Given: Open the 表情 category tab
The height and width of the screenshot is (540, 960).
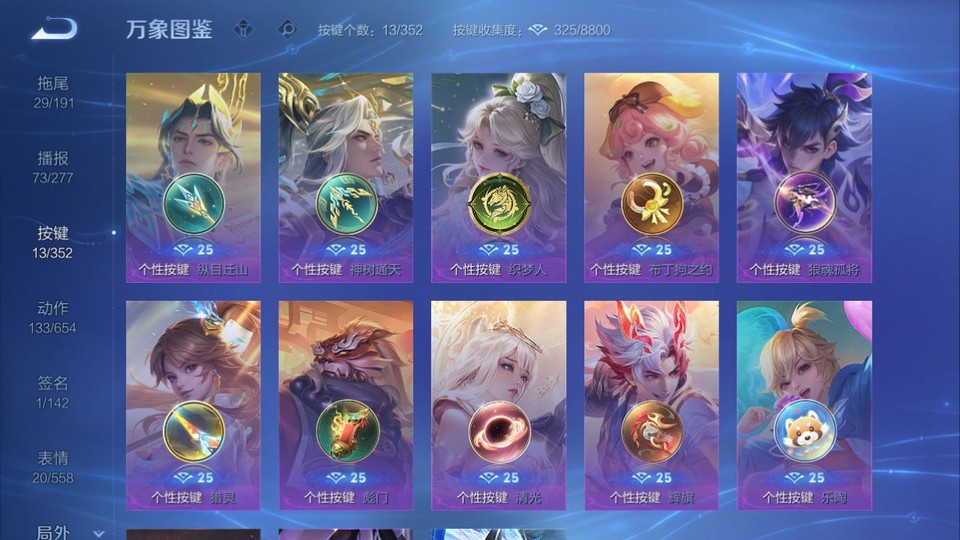Looking at the screenshot, I should 53,467.
